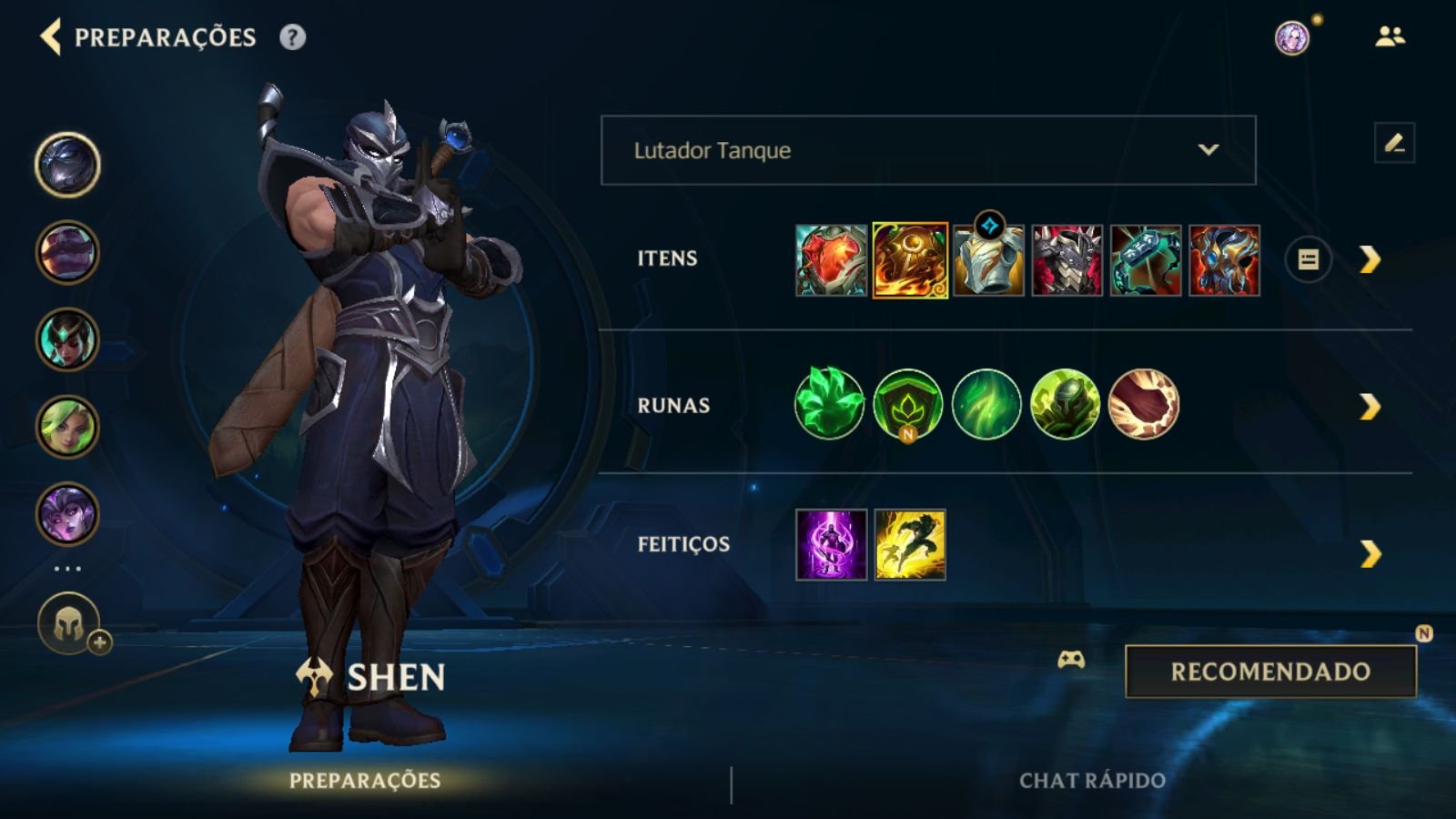1456x819 pixels.
Task: Add a champion with helmet plus button
Action: tap(70, 625)
